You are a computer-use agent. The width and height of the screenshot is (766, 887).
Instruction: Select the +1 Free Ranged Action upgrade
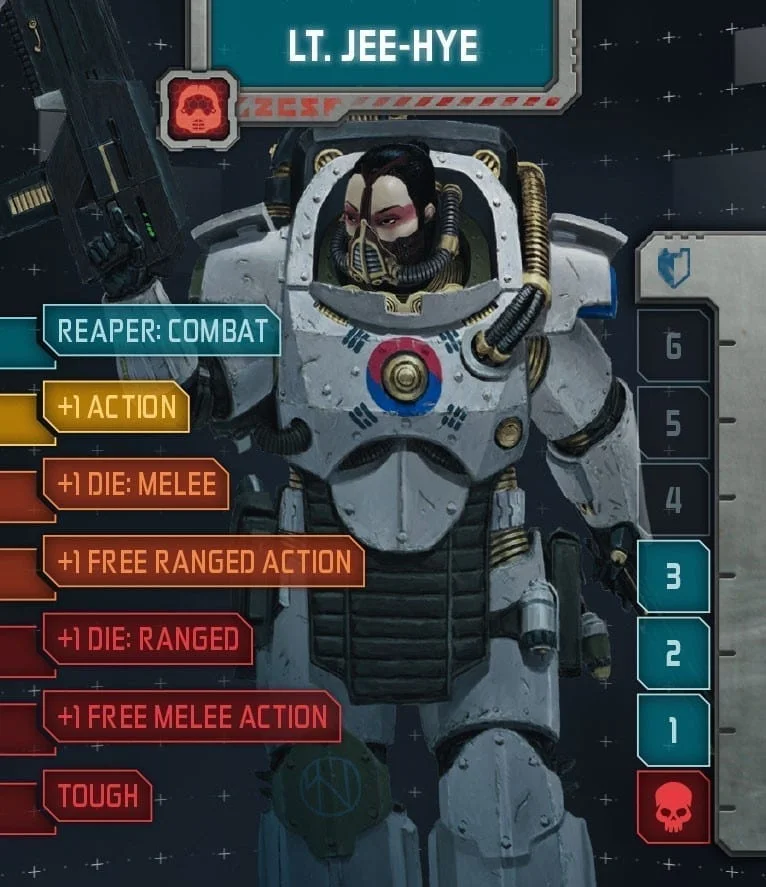point(203,562)
